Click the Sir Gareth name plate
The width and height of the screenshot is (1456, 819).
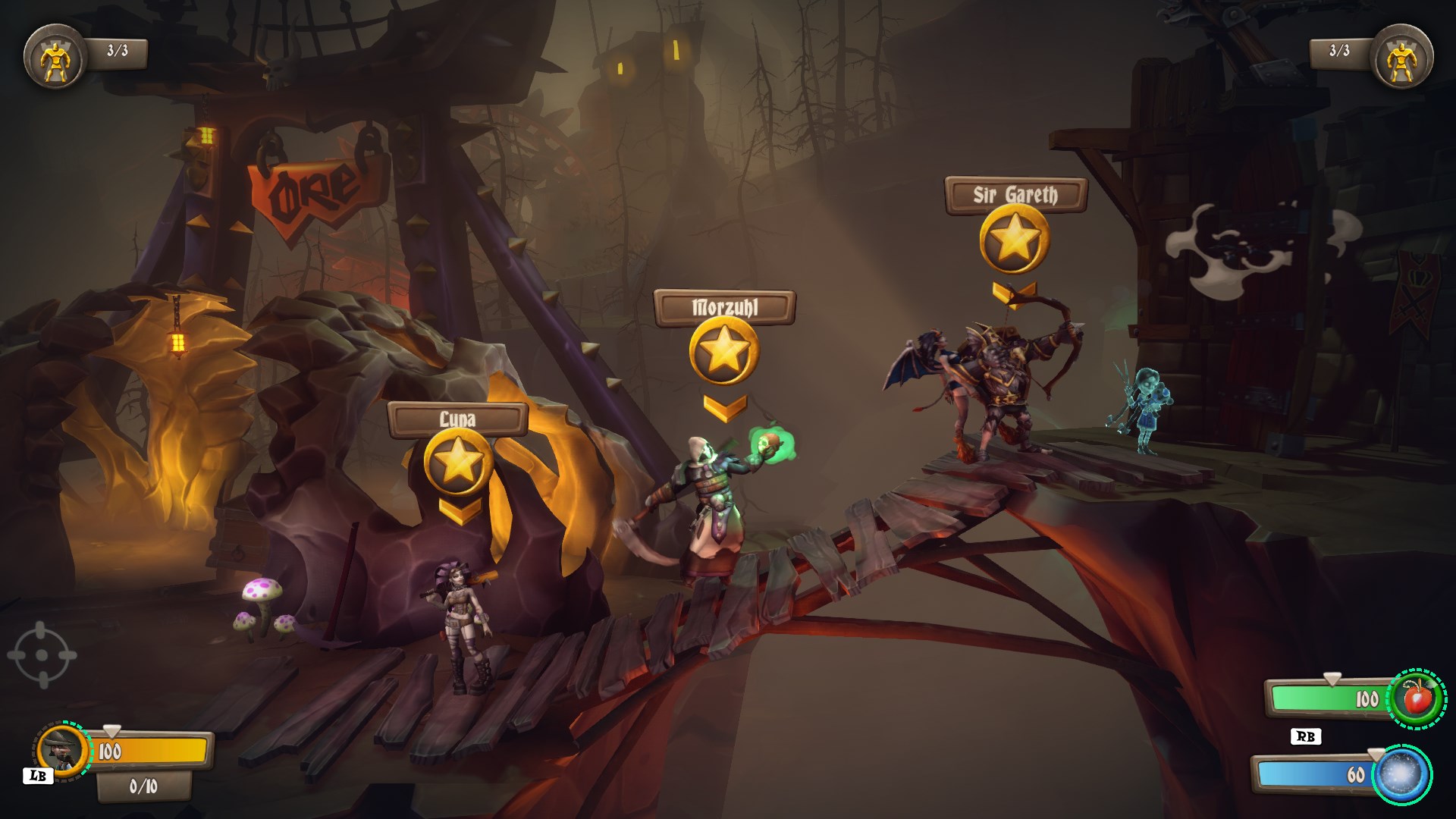[1015, 195]
